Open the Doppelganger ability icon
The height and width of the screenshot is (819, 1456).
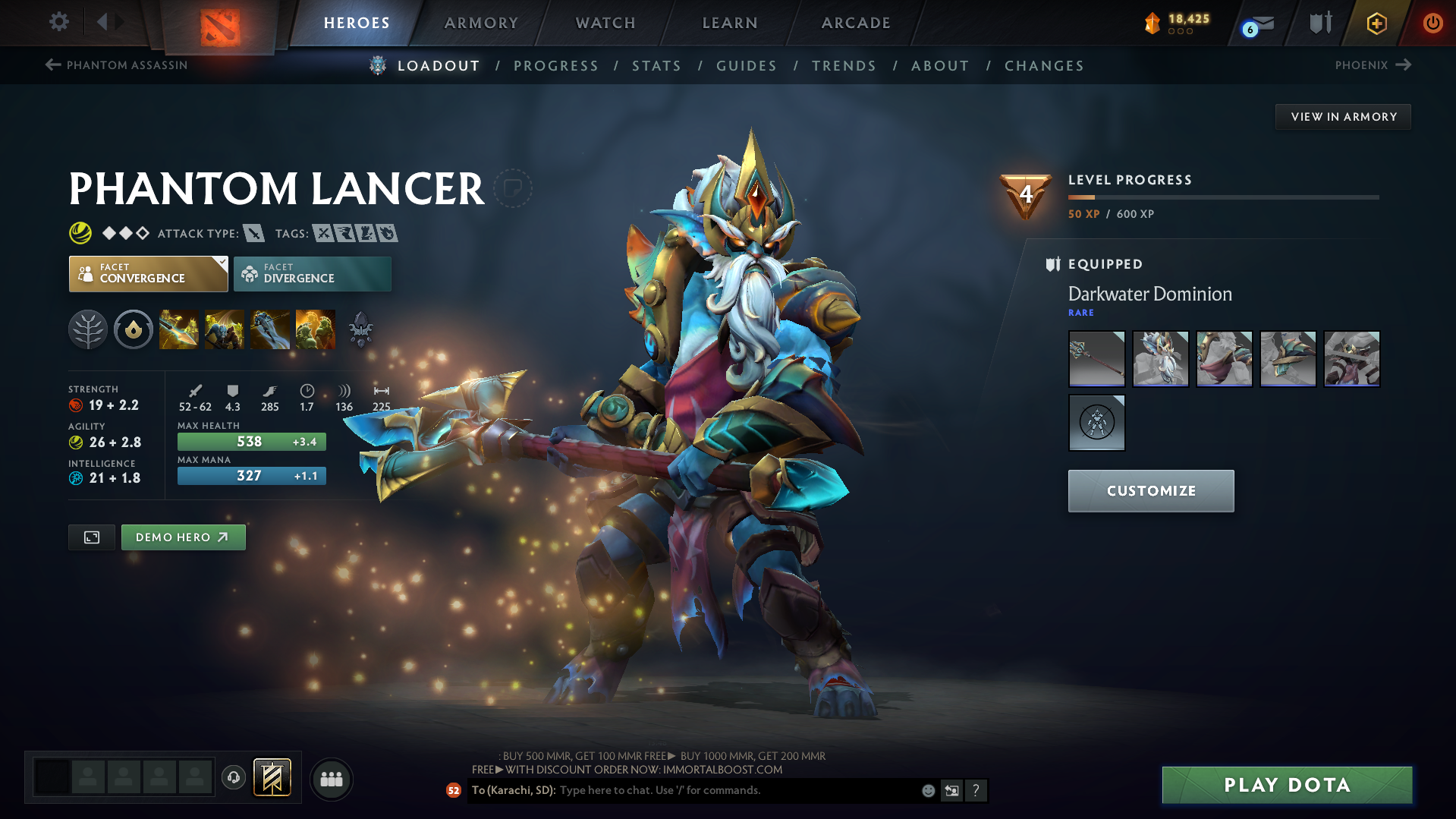[225, 329]
